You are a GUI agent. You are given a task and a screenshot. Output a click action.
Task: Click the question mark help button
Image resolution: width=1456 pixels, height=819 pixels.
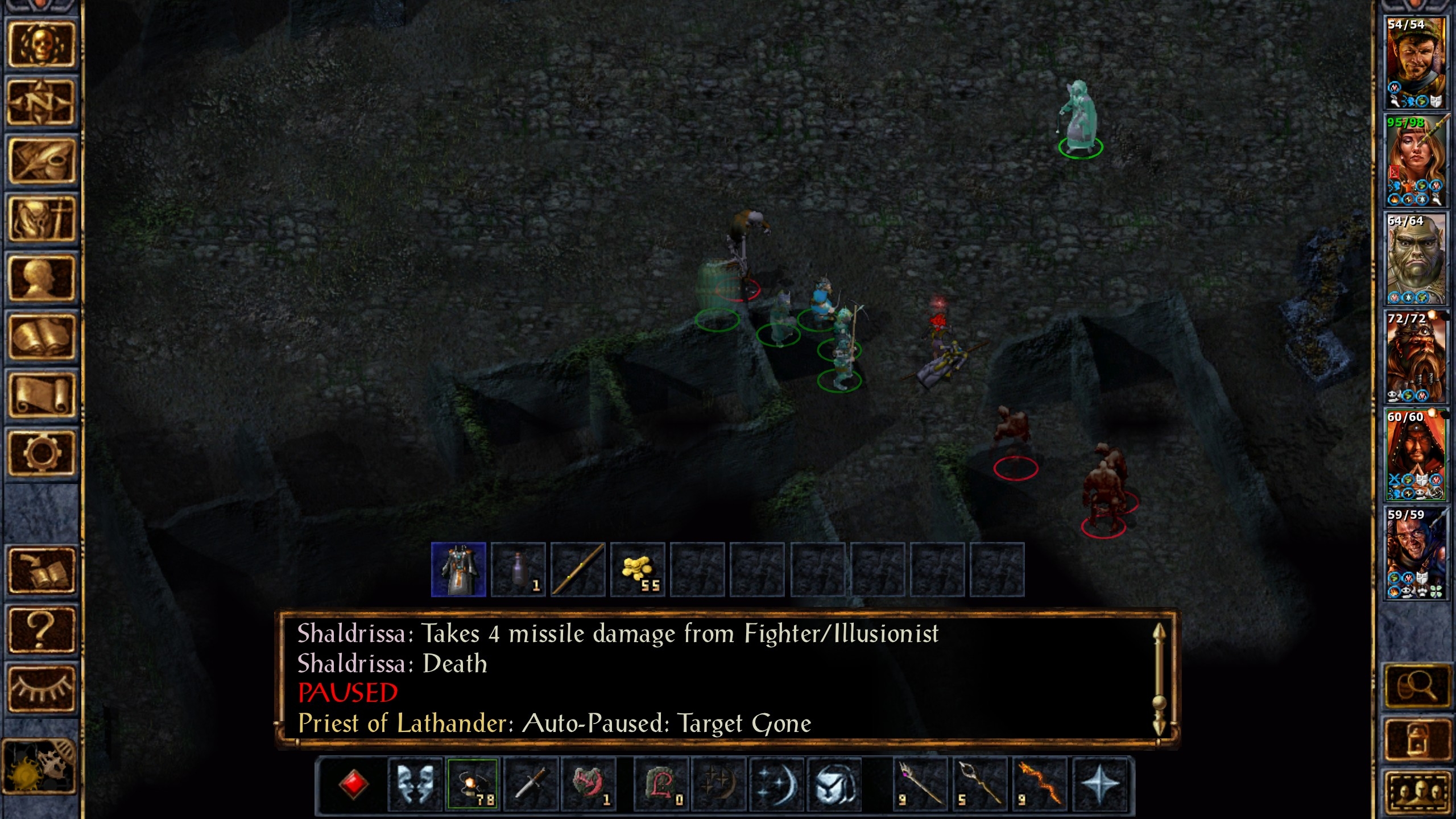[40, 630]
